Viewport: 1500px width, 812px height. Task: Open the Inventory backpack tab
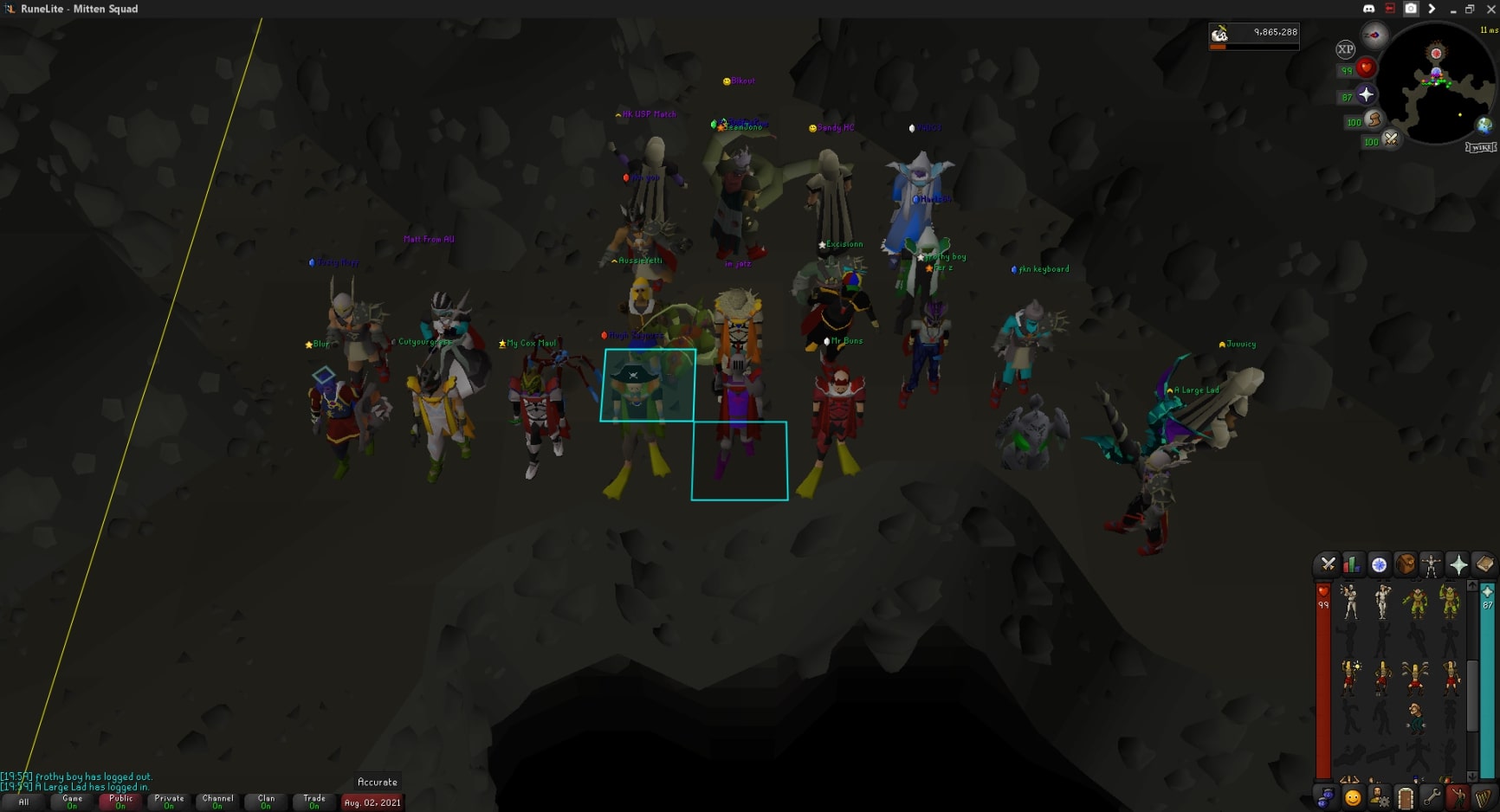[1406, 564]
